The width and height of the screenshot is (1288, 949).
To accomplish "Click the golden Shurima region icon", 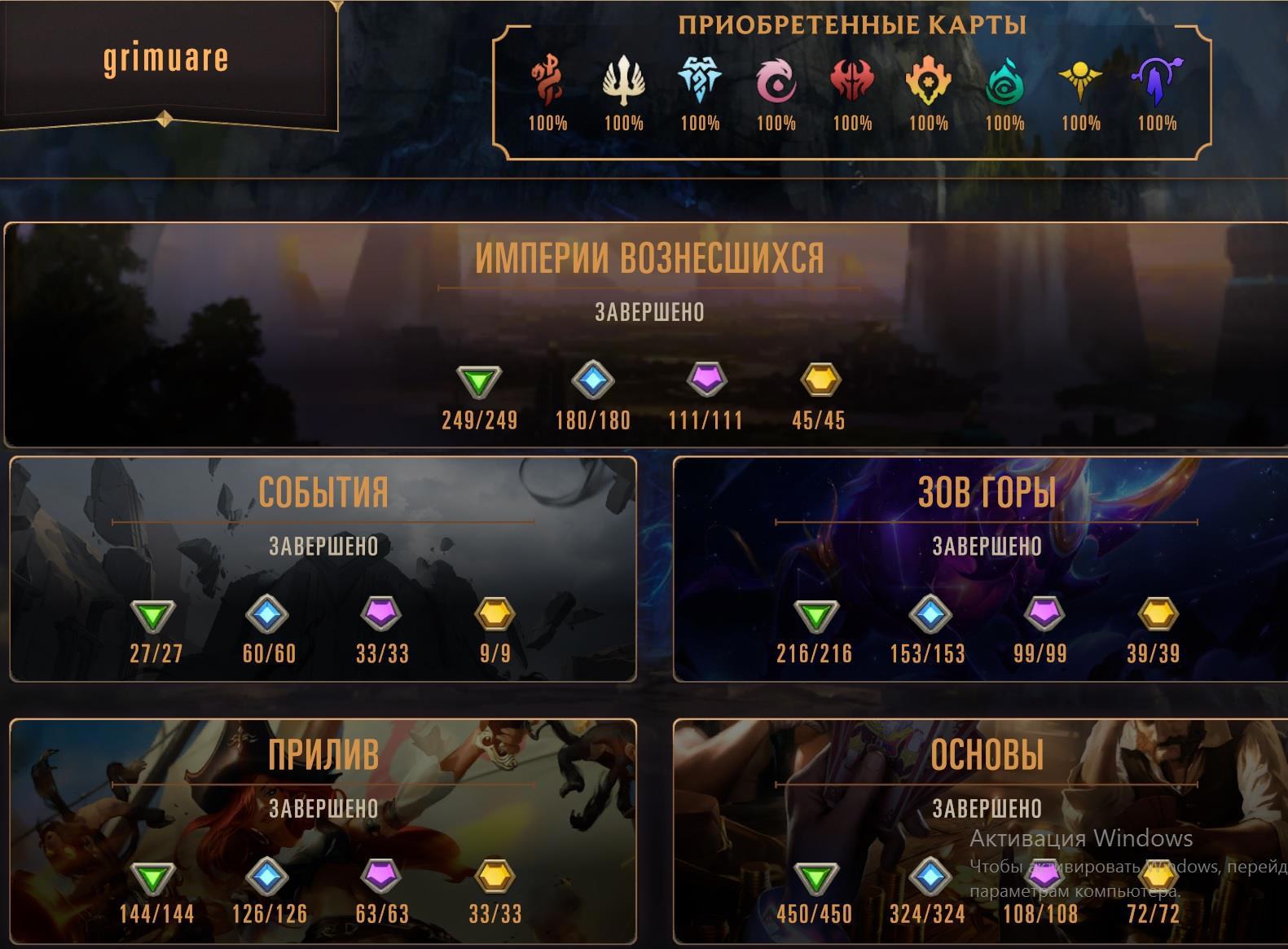I will (x=1080, y=81).
